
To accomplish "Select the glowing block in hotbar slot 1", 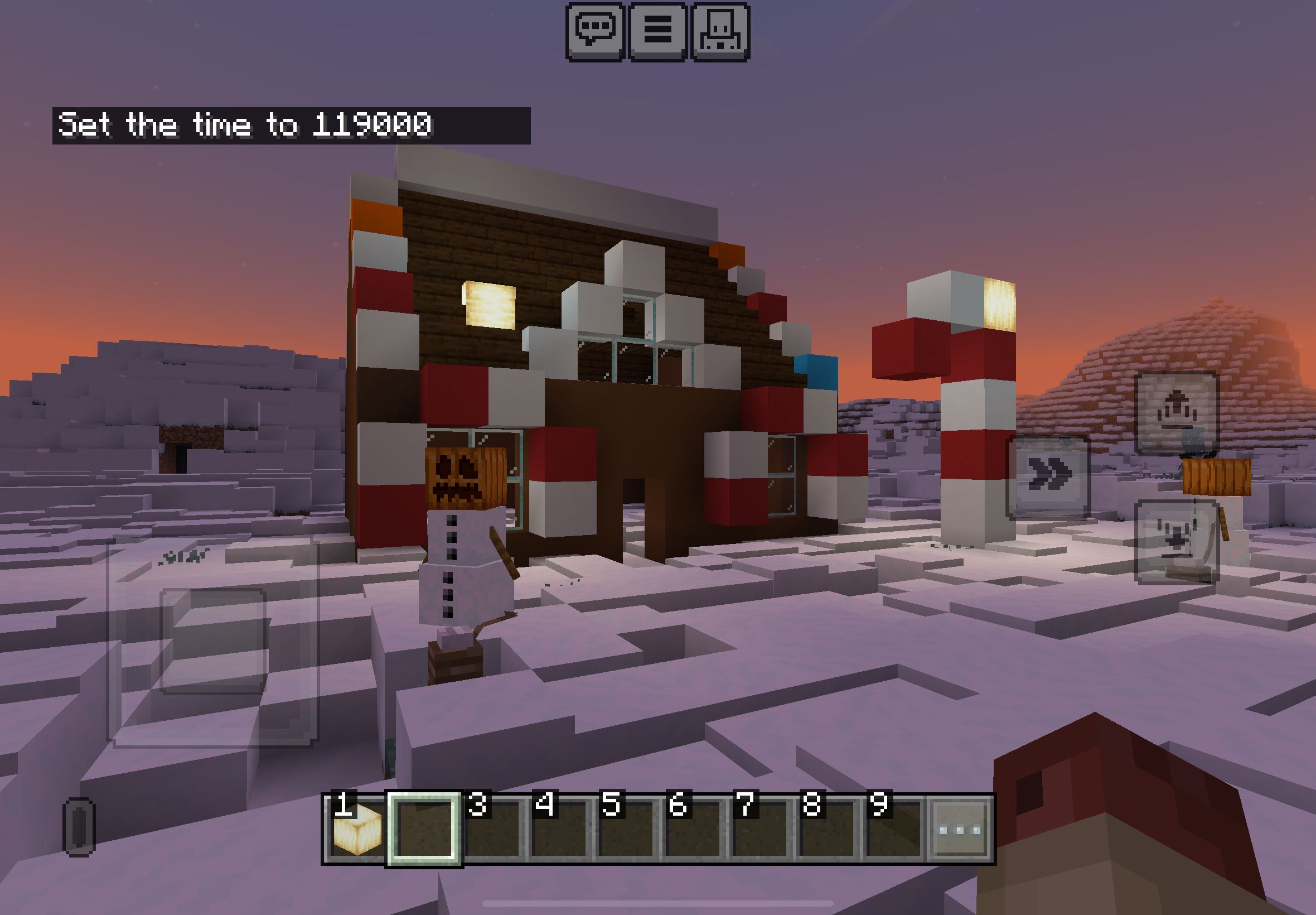I will coord(356,829).
